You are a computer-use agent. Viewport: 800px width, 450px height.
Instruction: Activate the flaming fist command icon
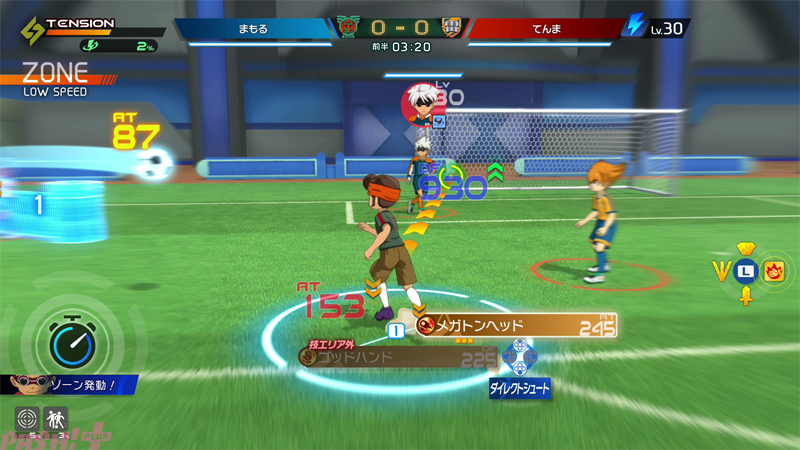(x=773, y=270)
